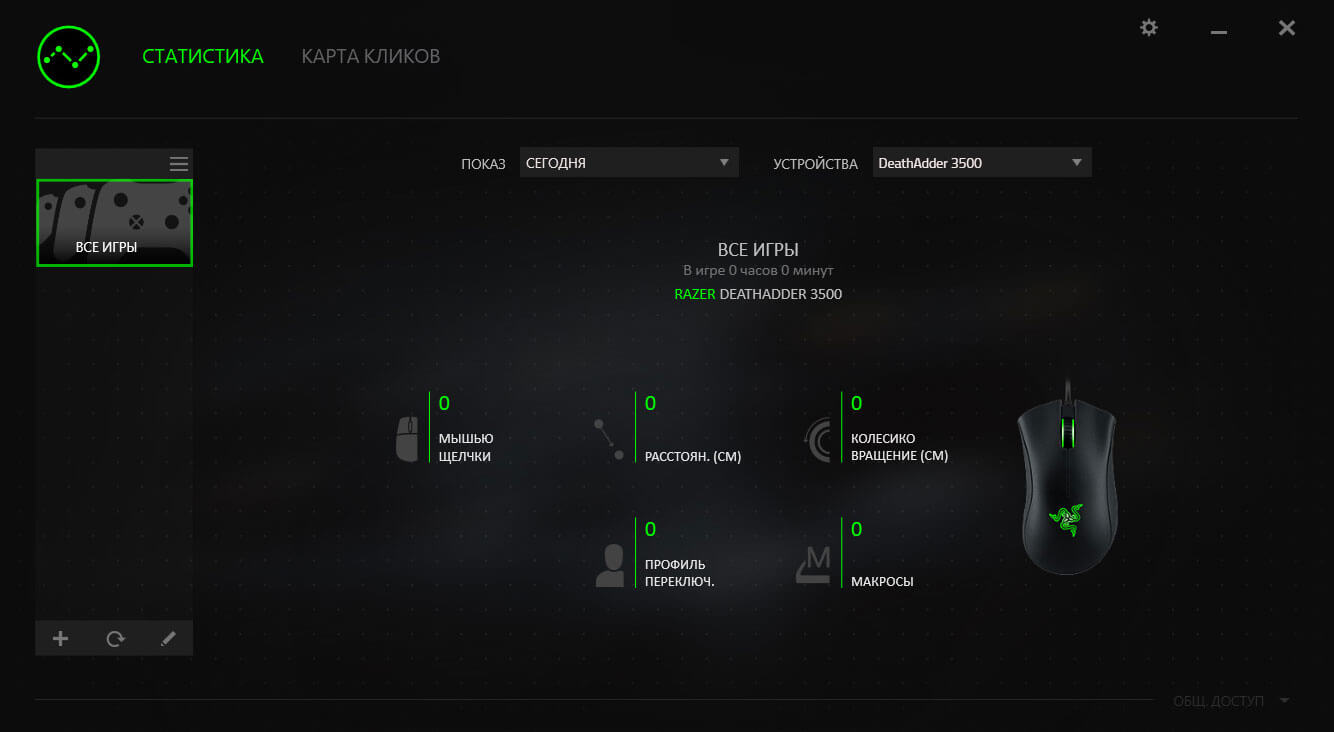This screenshot has width=1334, height=732.
Task: Open the СЕГОДНЯ time period dropdown
Action: tap(628, 162)
